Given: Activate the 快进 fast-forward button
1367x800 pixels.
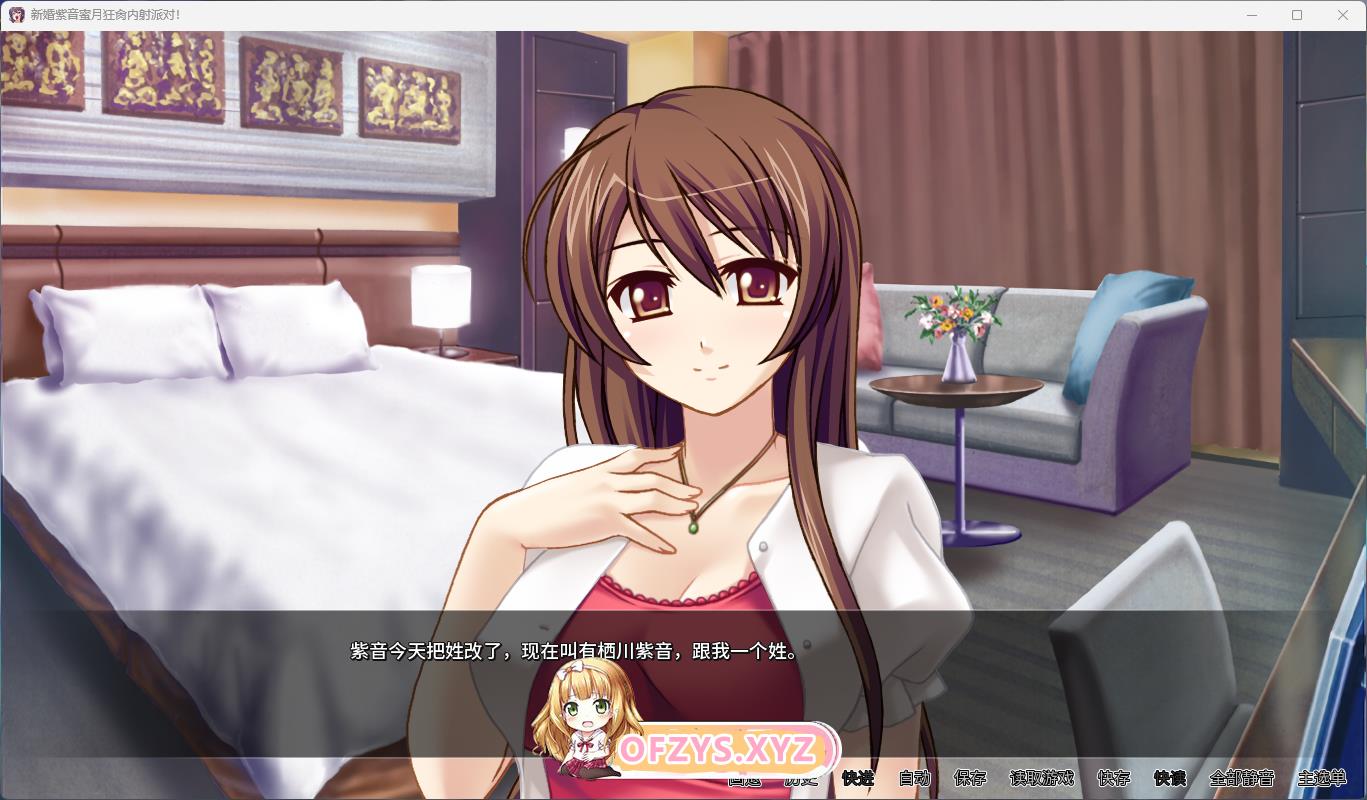Looking at the screenshot, I should (x=857, y=778).
